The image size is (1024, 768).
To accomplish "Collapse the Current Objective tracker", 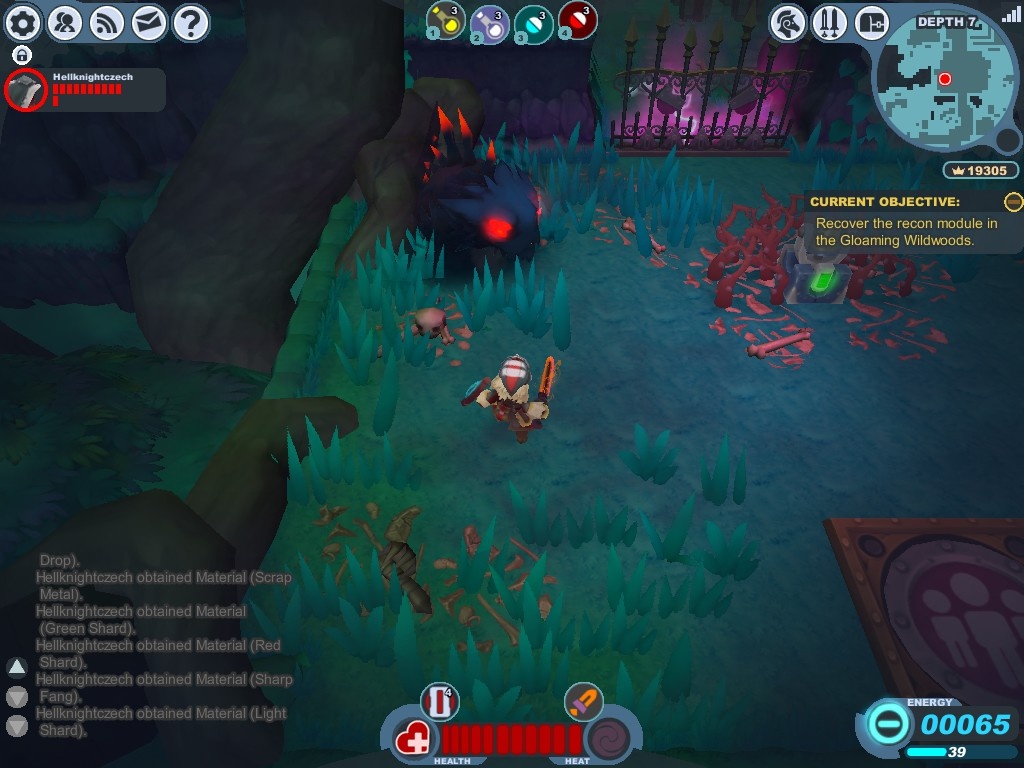I will [1013, 202].
